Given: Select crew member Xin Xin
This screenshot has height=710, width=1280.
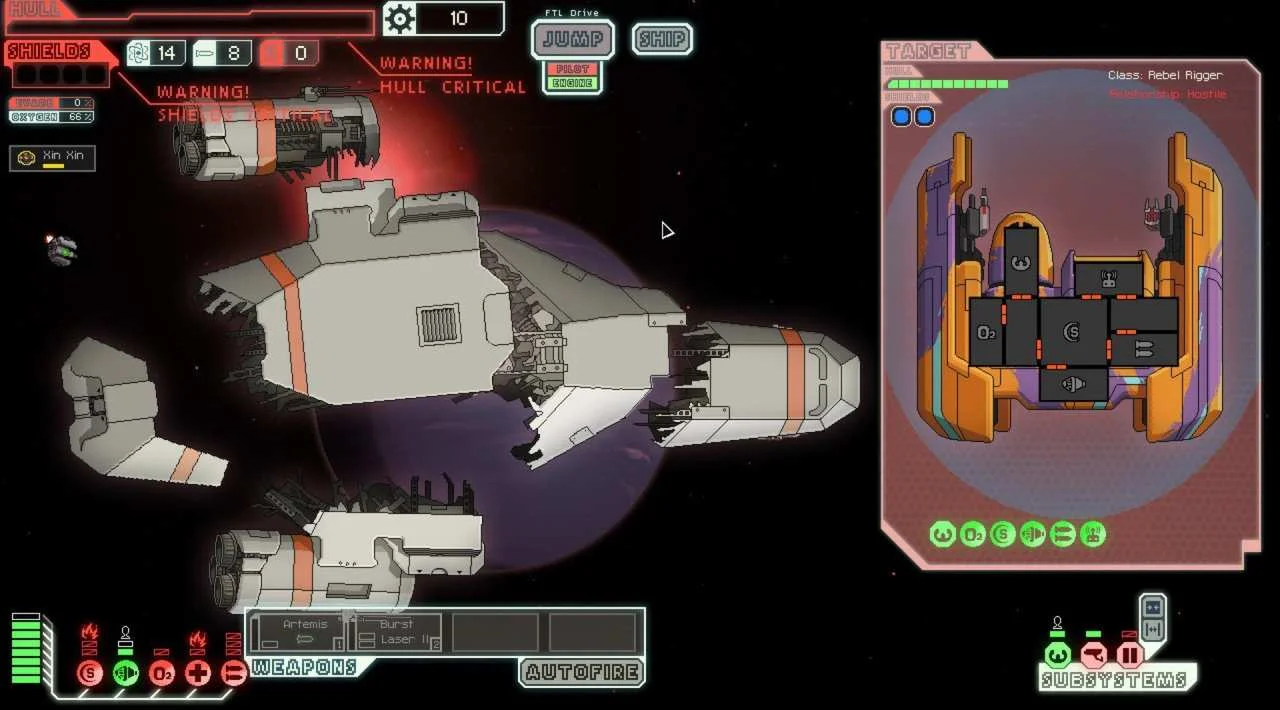Looking at the screenshot, I should click(x=53, y=158).
